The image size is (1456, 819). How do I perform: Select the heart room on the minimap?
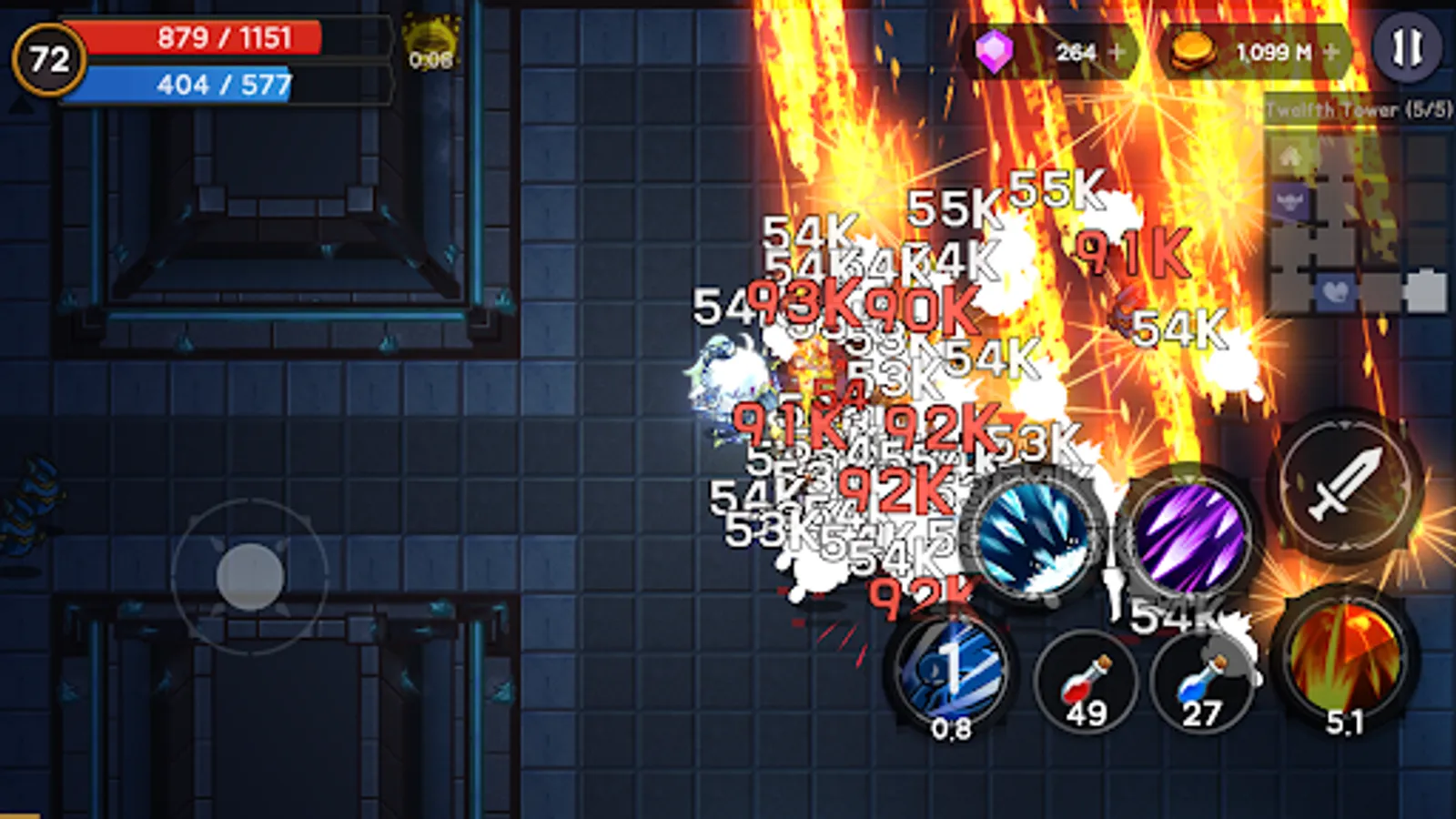1334,289
